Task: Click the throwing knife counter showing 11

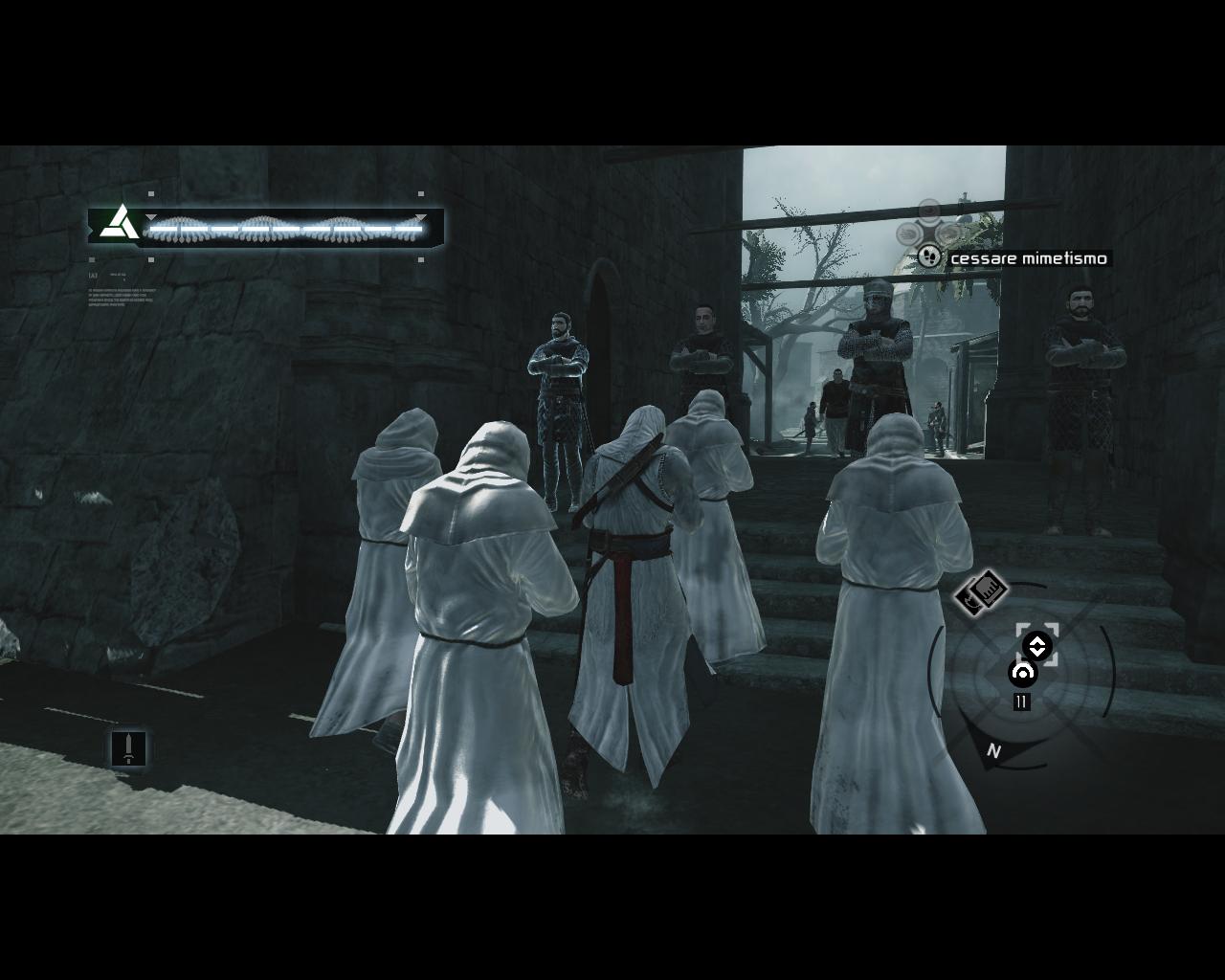Action: (x=1020, y=702)
